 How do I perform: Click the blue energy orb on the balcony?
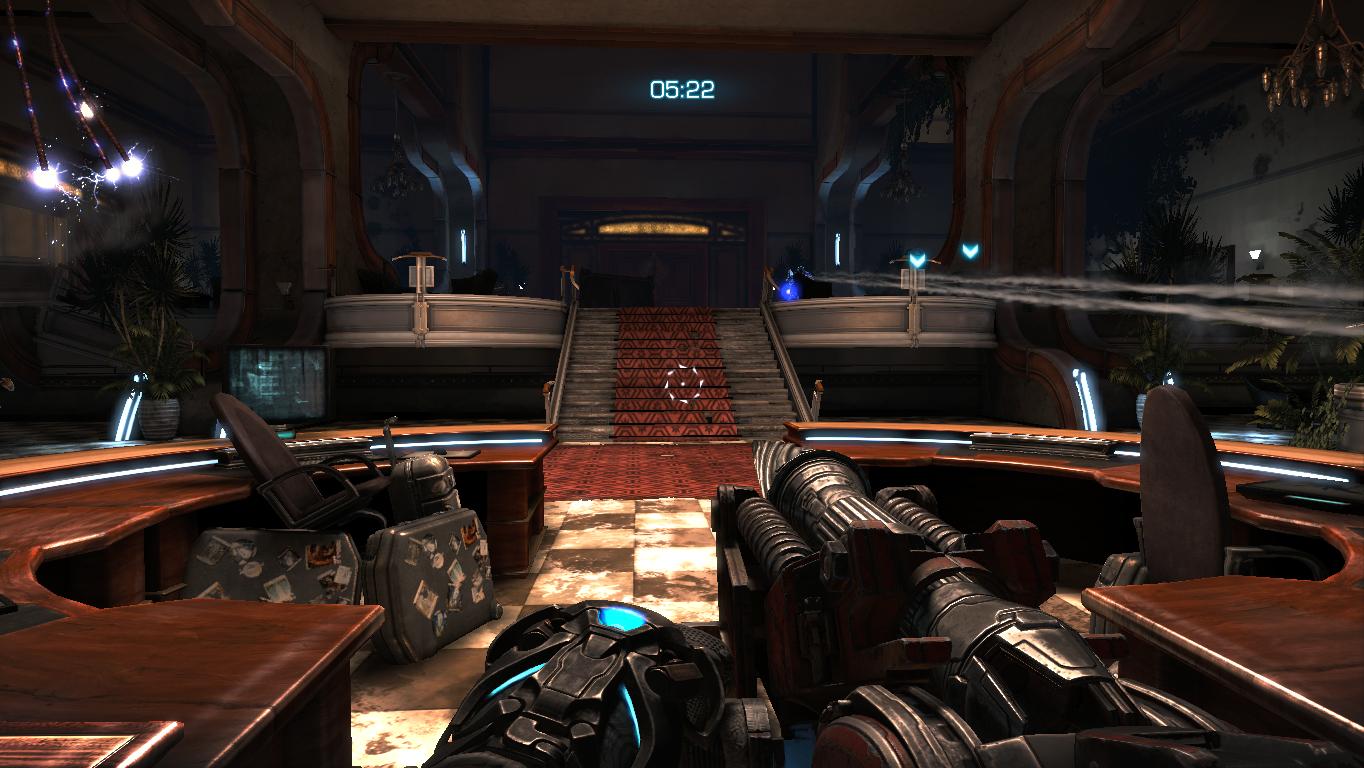[790, 293]
